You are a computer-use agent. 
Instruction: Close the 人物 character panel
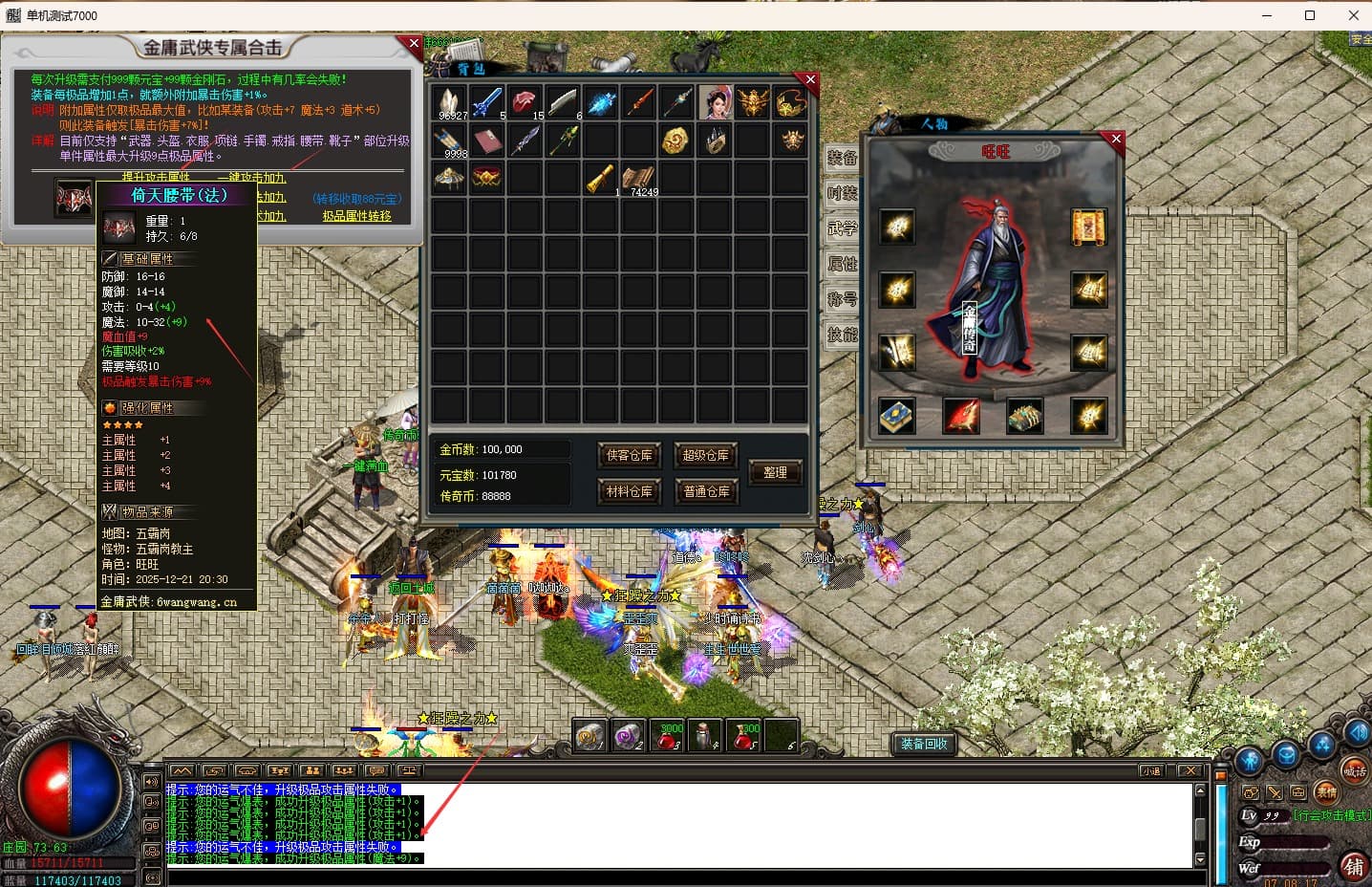click(1116, 139)
